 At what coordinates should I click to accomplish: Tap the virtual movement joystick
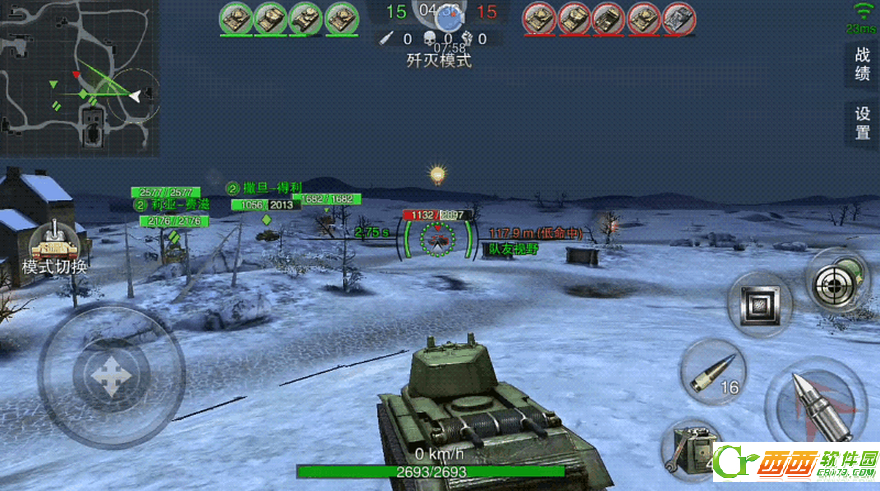(110, 375)
